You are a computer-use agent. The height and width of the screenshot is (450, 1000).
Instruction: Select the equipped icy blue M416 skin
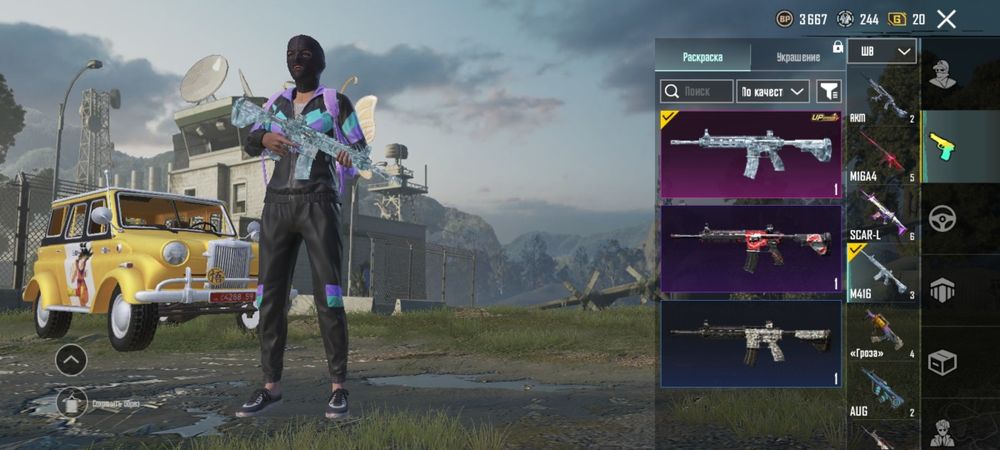pyautogui.click(x=750, y=154)
